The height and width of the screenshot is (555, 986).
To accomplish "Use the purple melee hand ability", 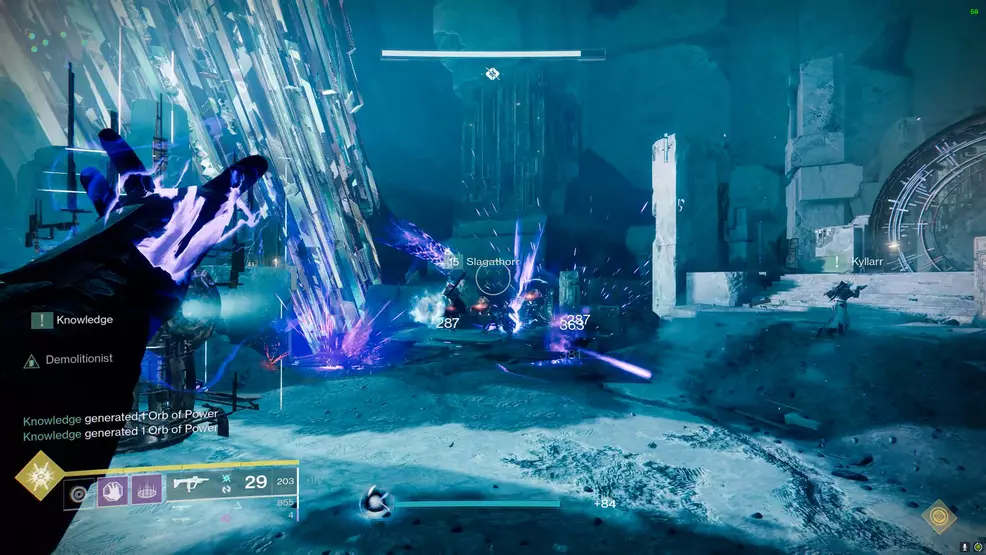I will (112, 492).
